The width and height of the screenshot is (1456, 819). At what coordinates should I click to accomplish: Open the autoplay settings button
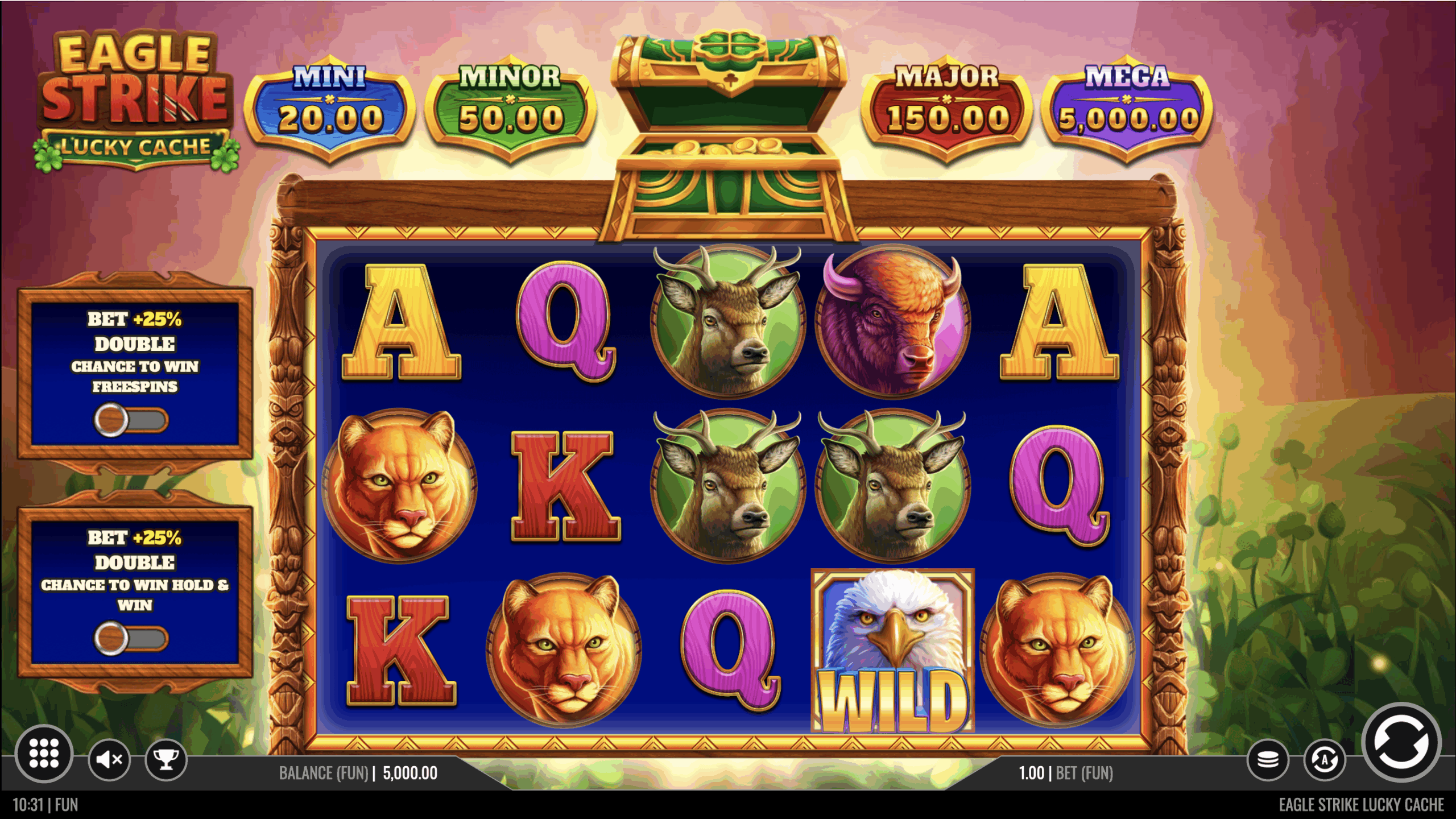1324,760
